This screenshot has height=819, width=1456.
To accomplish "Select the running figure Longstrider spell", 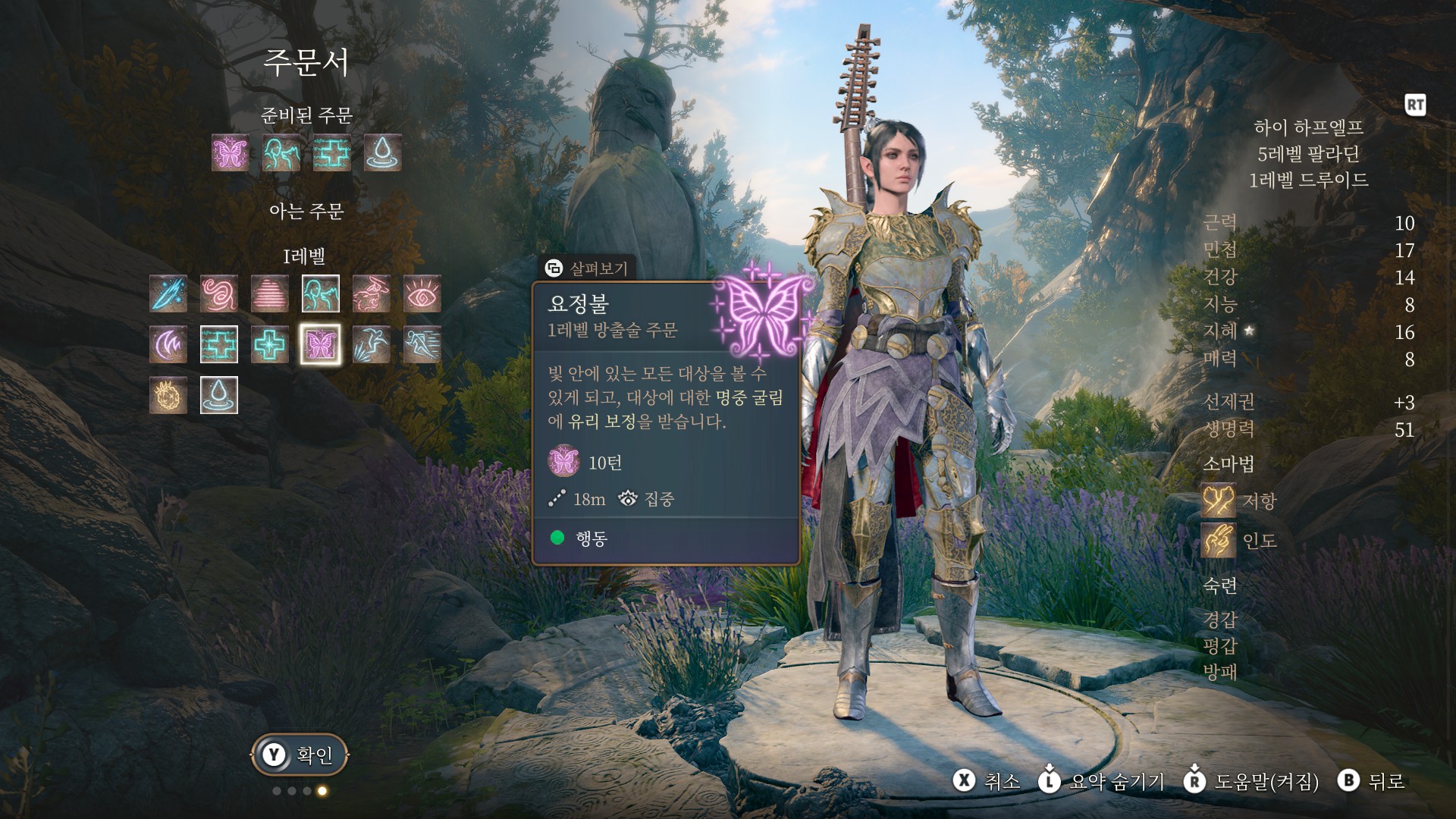I will tap(422, 345).
